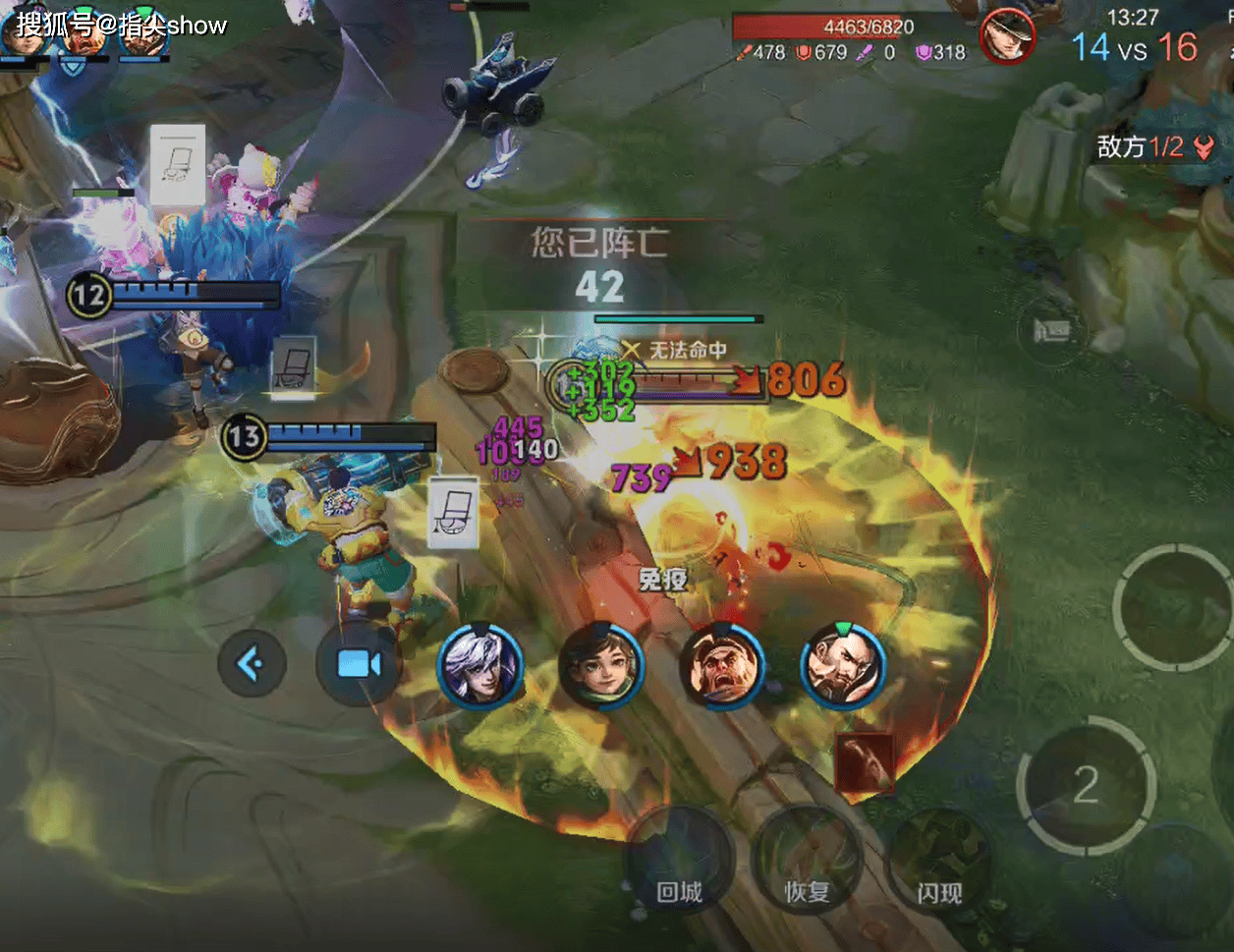Tap the Recall (回城) button

click(680, 865)
